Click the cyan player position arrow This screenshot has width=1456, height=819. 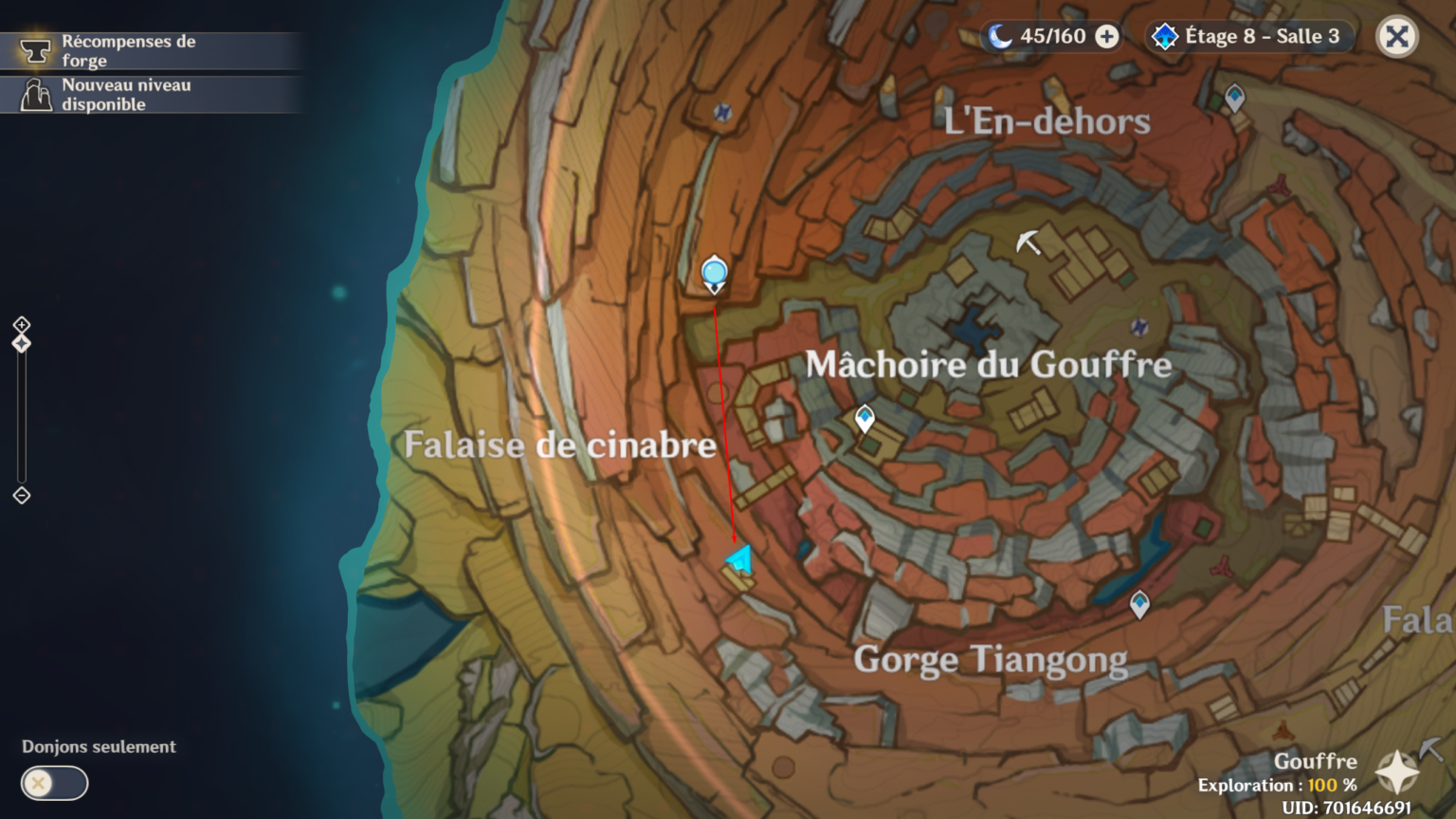(x=741, y=559)
